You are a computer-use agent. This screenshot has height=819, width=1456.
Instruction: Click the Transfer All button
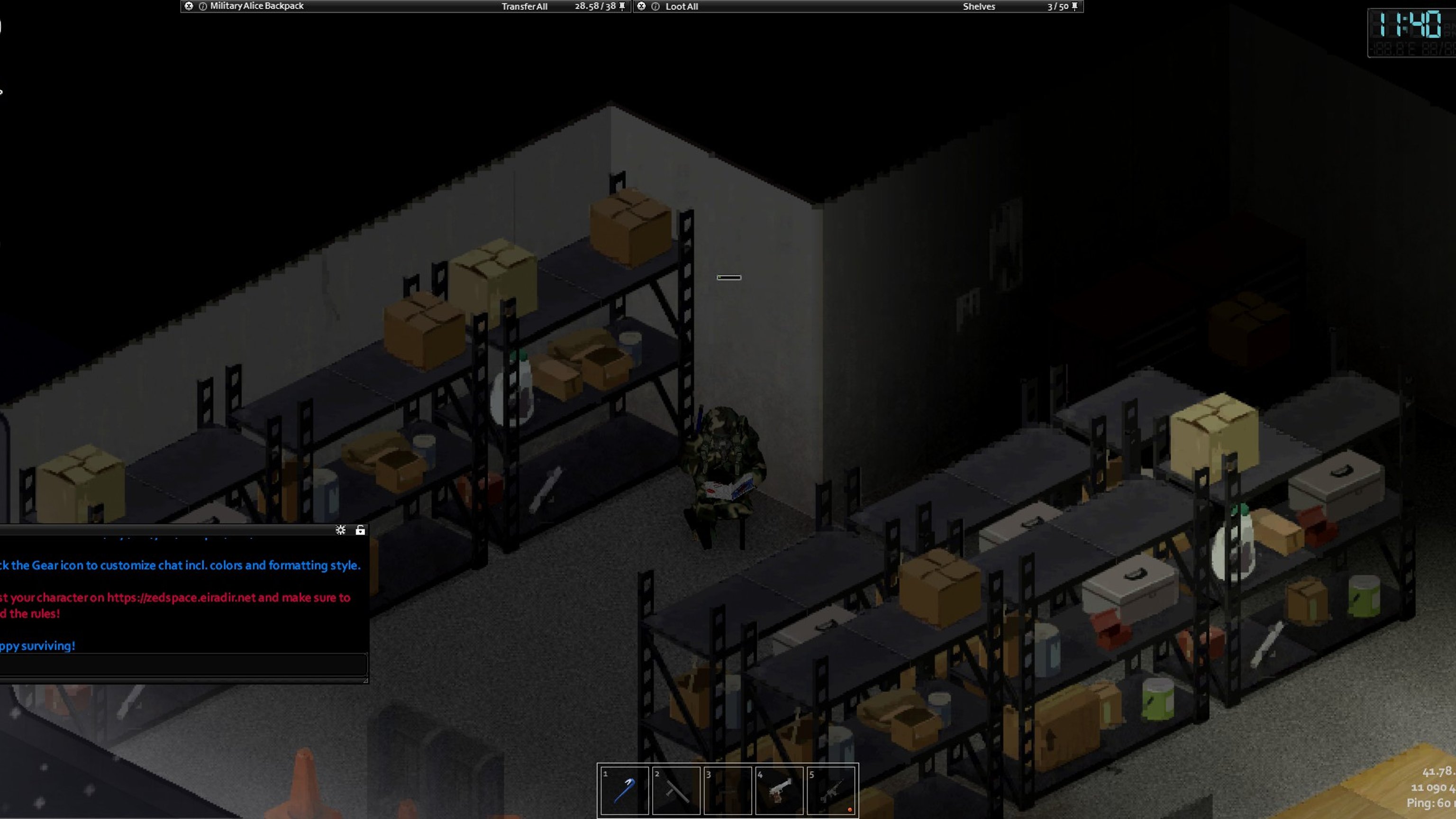click(524, 7)
